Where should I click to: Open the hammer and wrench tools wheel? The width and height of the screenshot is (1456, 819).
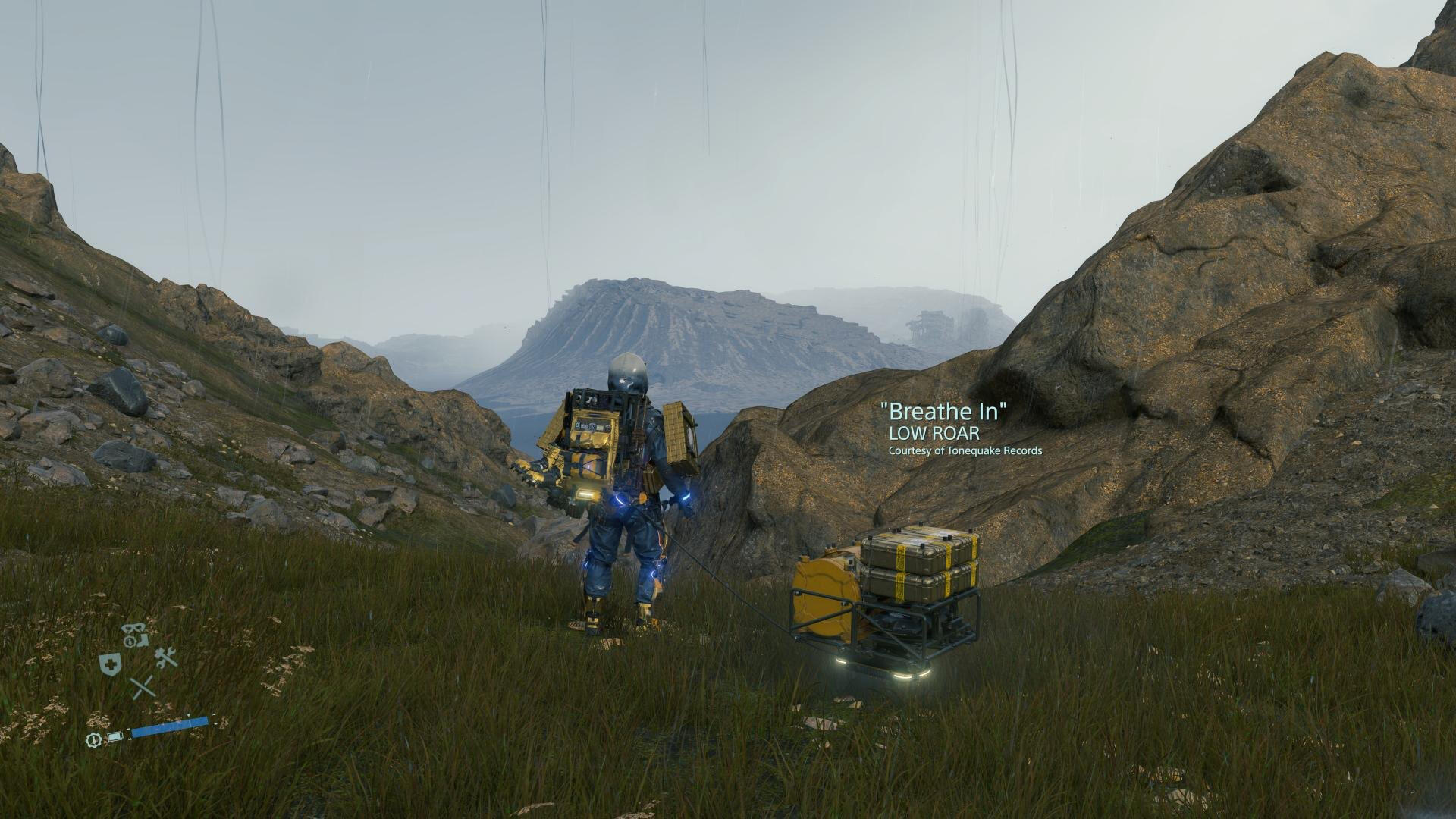(x=166, y=657)
